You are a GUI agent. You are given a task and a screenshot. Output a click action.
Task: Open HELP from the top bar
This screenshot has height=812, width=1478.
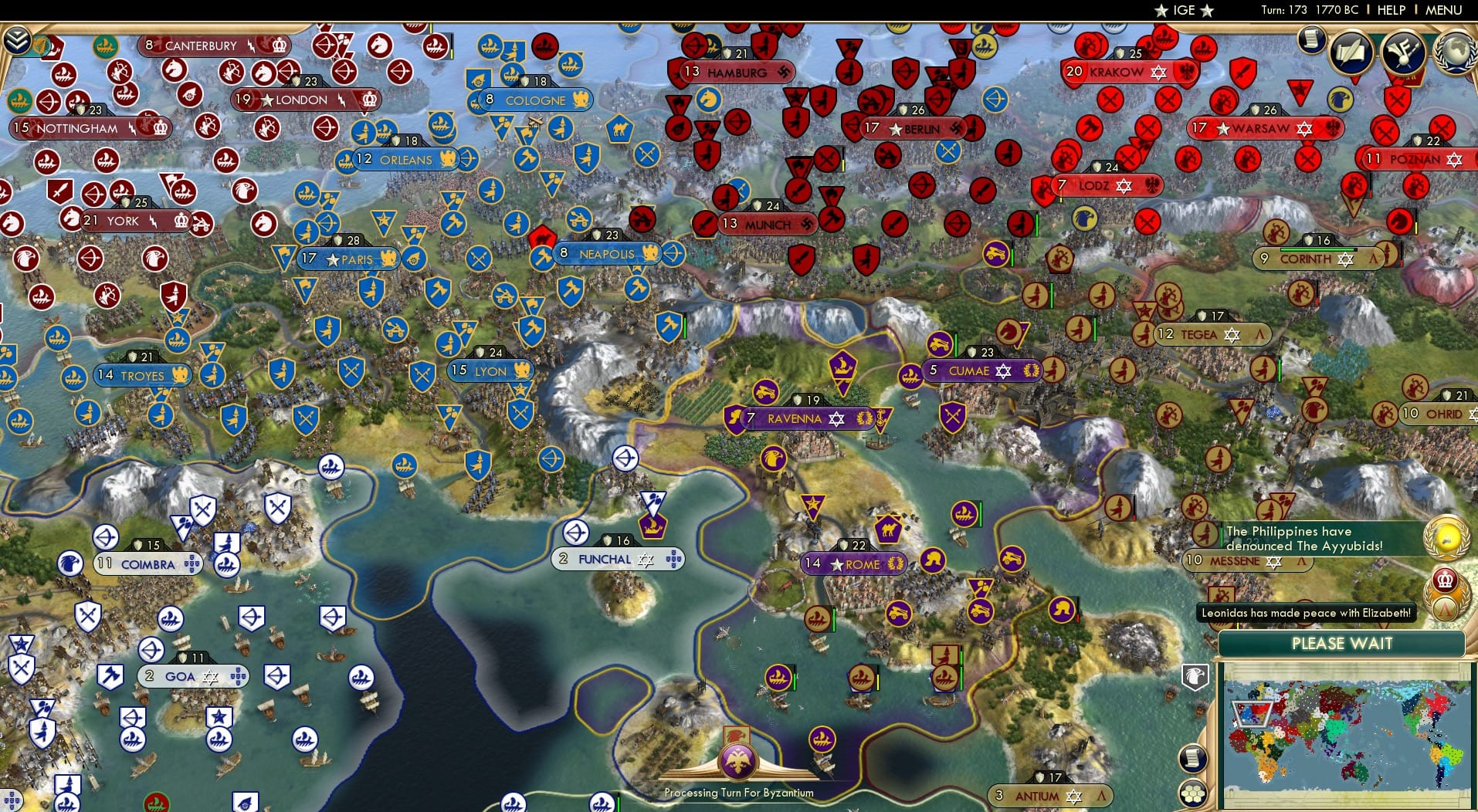pos(1390,10)
